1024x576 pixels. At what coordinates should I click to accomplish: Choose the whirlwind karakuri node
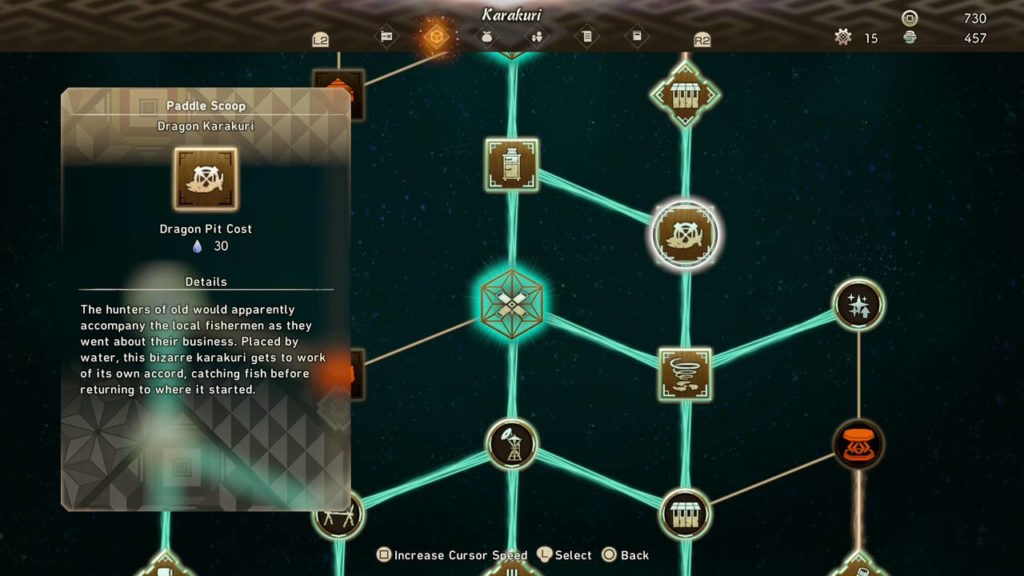(685, 374)
